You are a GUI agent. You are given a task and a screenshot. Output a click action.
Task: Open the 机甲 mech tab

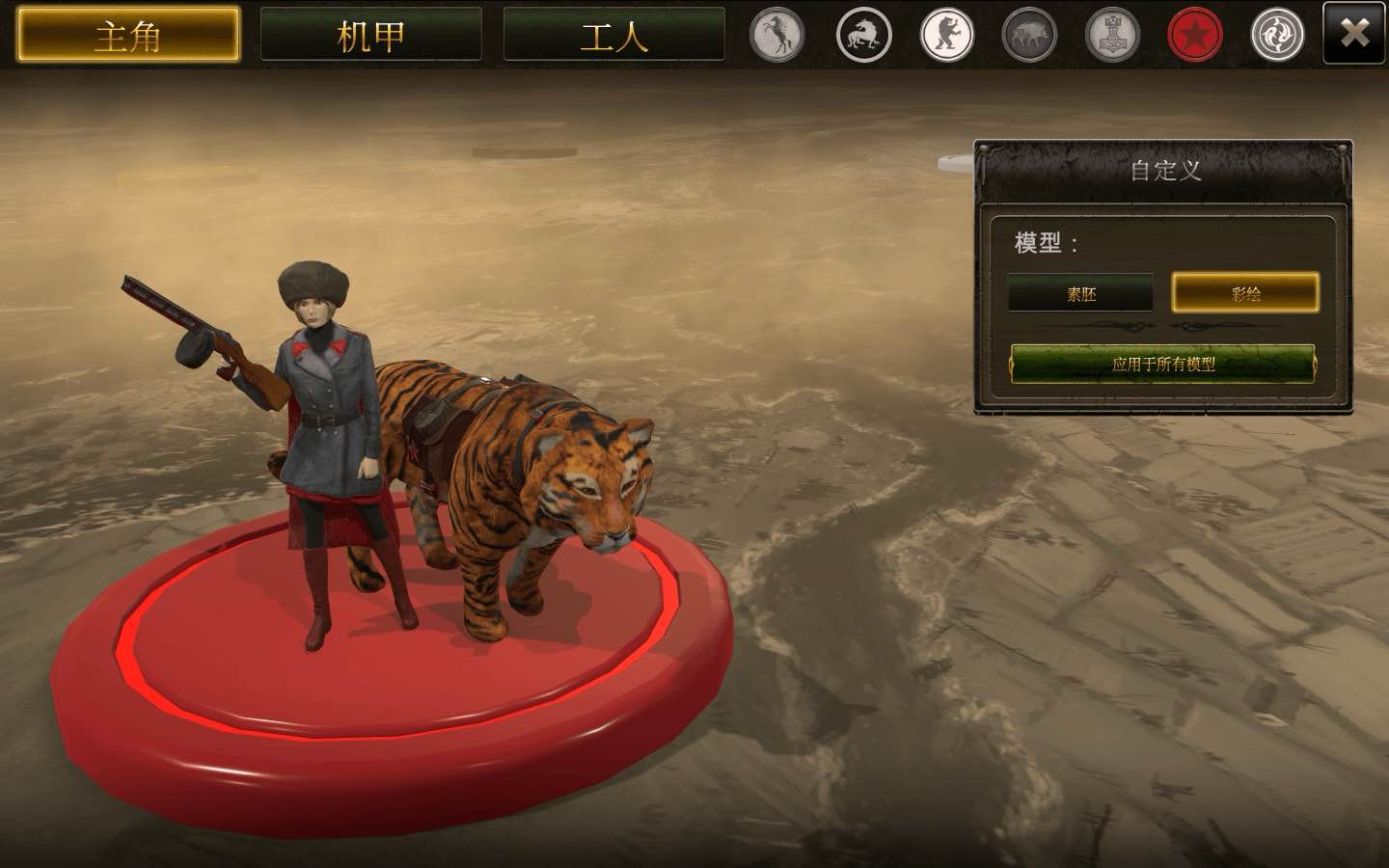pos(371,36)
